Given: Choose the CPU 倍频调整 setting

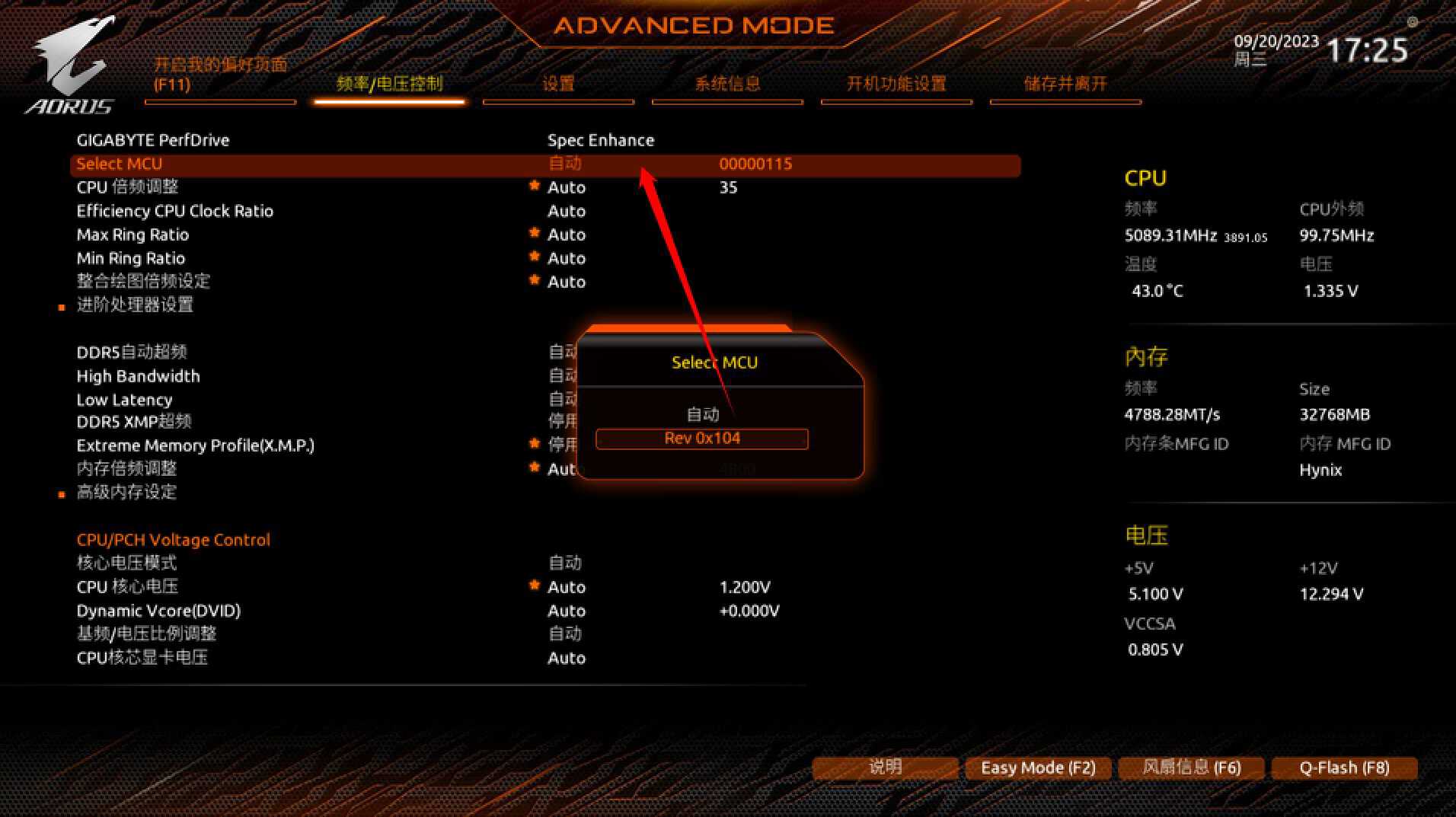Looking at the screenshot, I should point(128,187).
